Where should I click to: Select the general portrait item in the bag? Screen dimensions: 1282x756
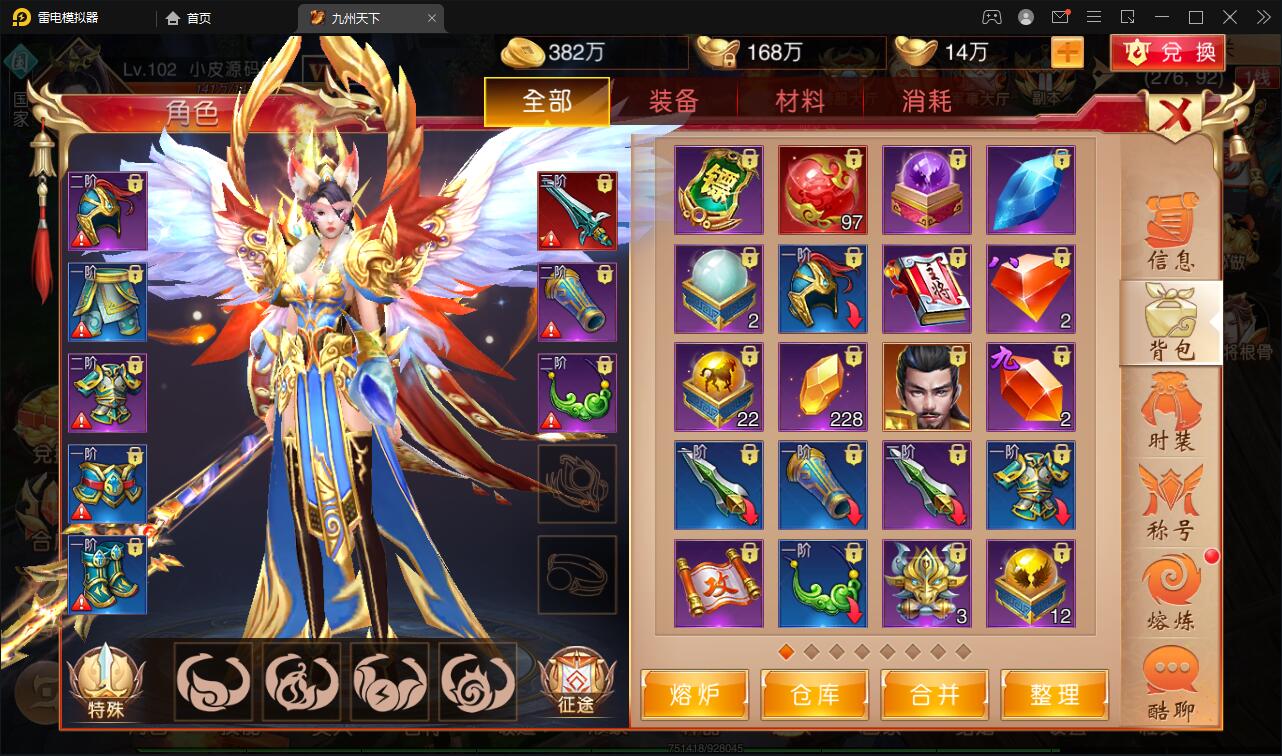pos(927,387)
